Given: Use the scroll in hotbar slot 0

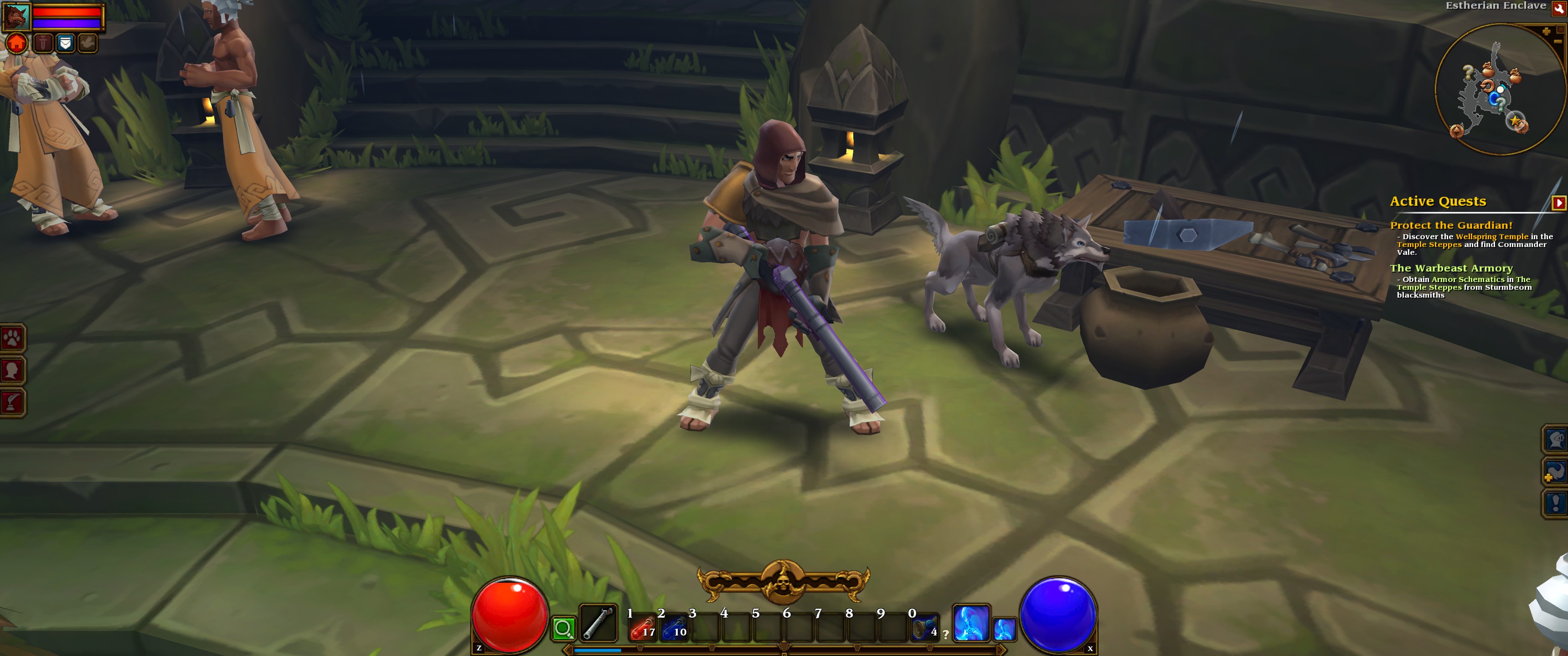Looking at the screenshot, I should coord(924,627).
